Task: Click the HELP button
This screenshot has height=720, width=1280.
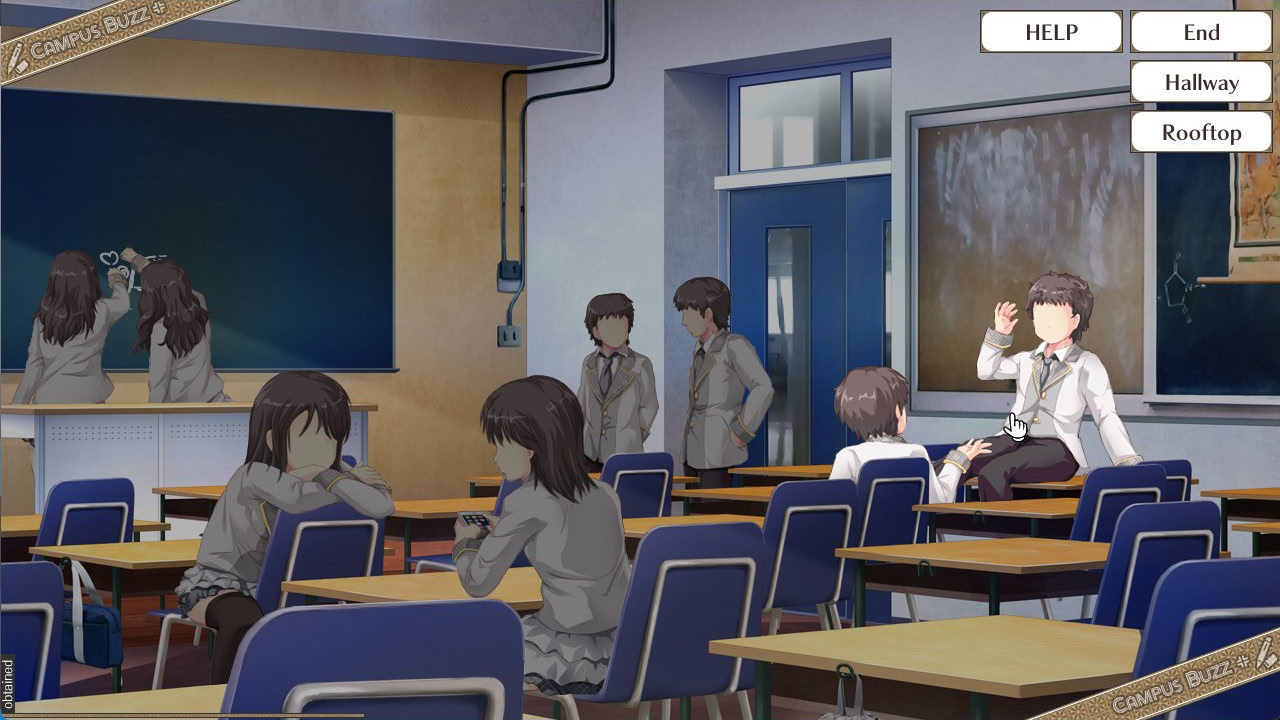Action: pyautogui.click(x=1050, y=32)
